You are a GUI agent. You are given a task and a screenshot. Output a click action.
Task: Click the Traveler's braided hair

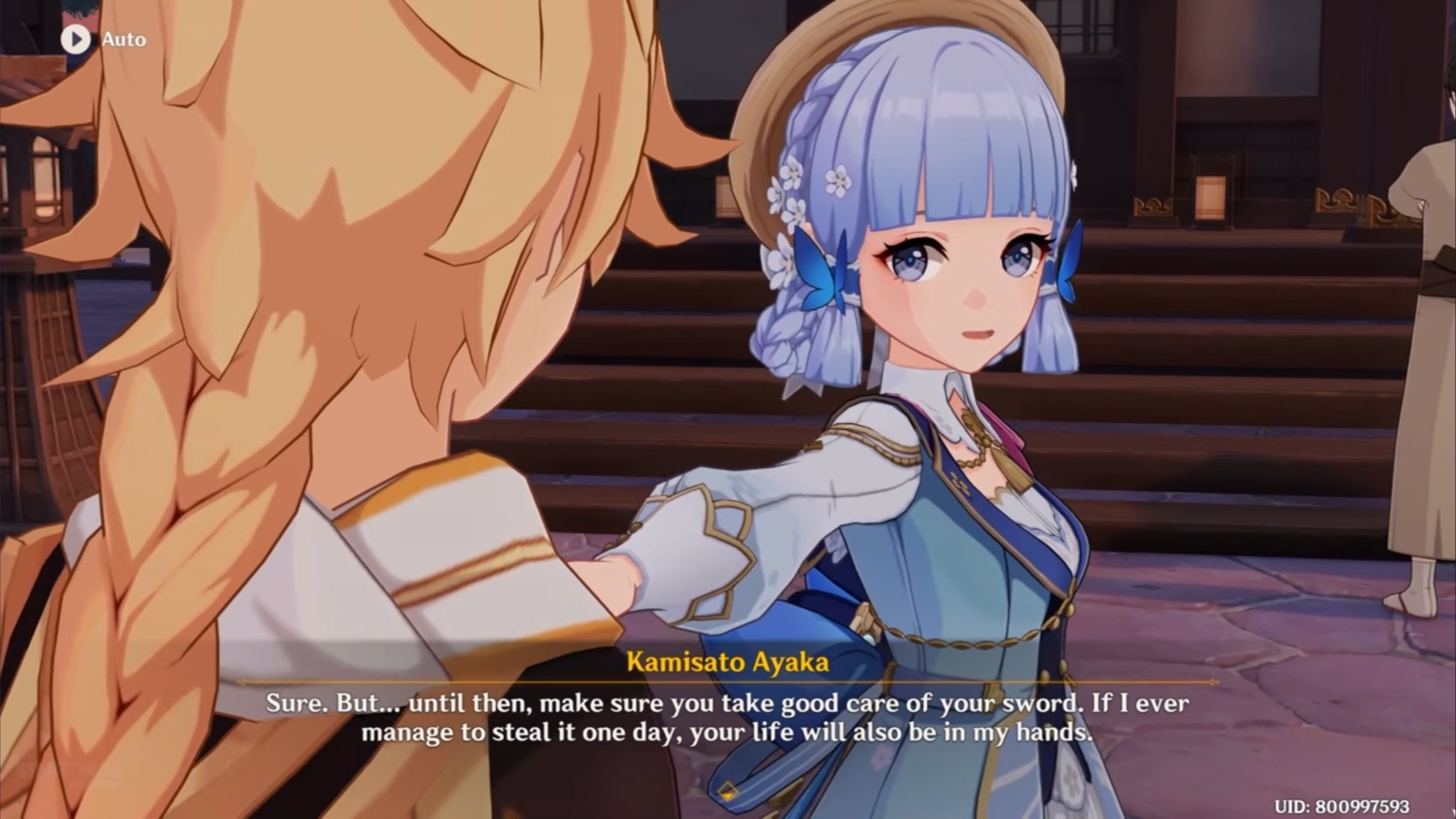coord(167,569)
